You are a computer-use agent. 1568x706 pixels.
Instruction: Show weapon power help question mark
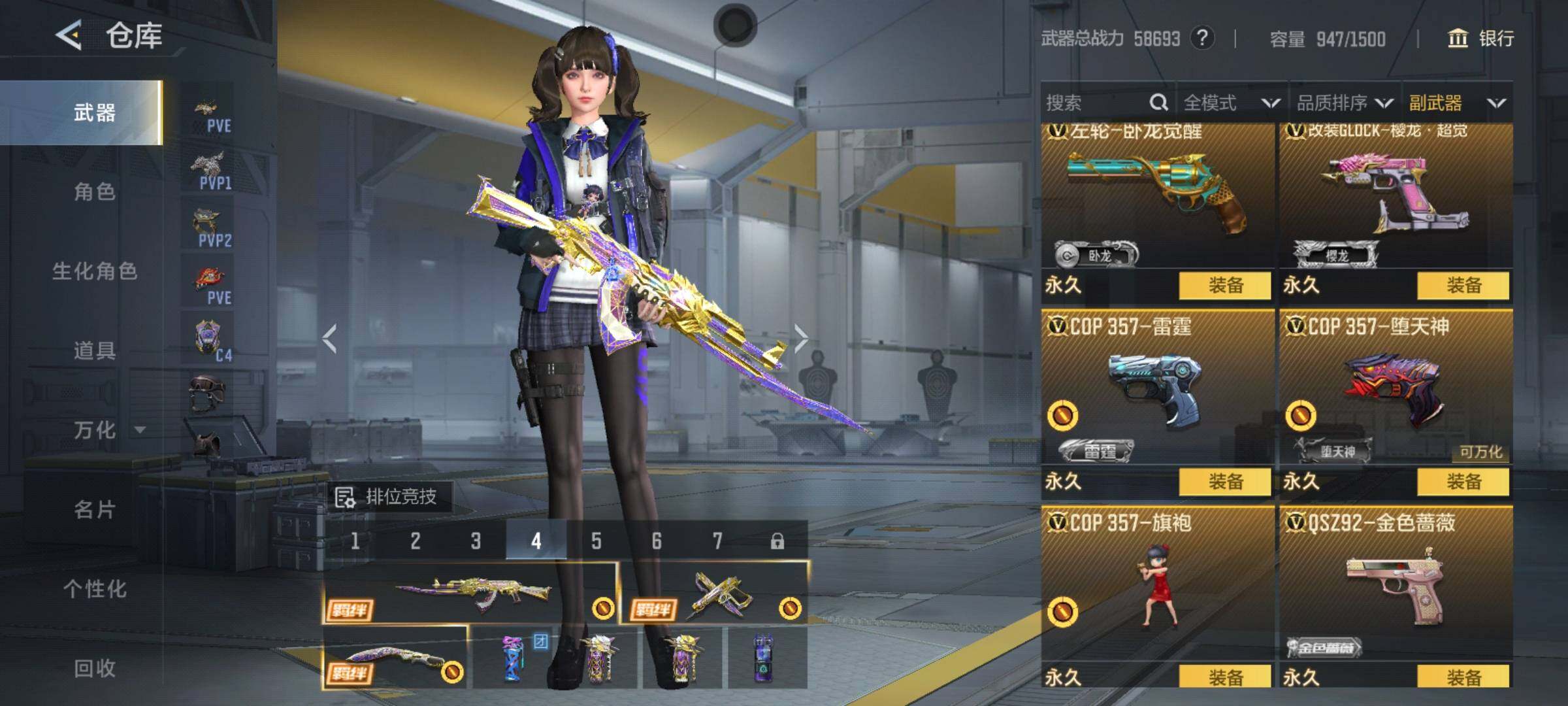pos(1202,39)
